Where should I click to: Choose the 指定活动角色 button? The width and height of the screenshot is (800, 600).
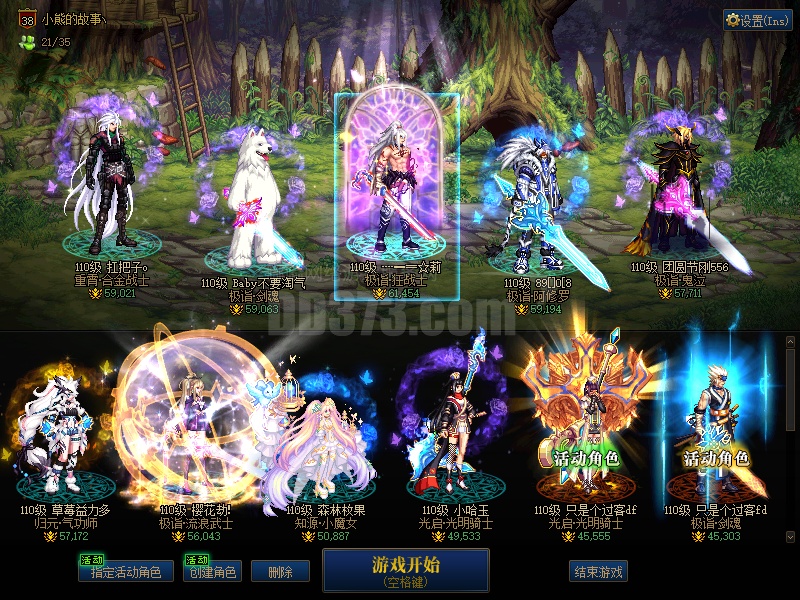pos(126,572)
